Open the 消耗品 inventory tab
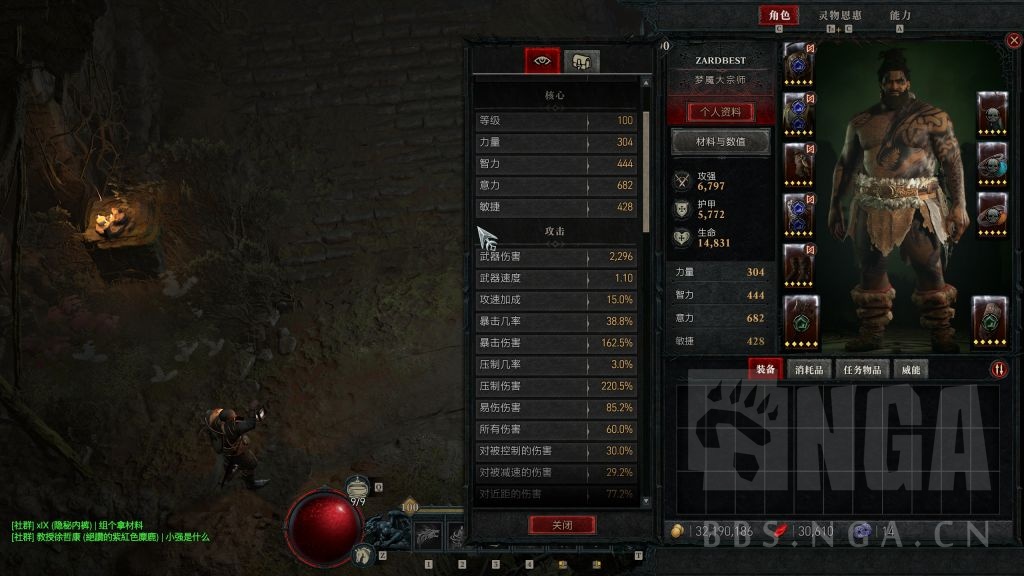This screenshot has width=1024, height=576. [810, 370]
